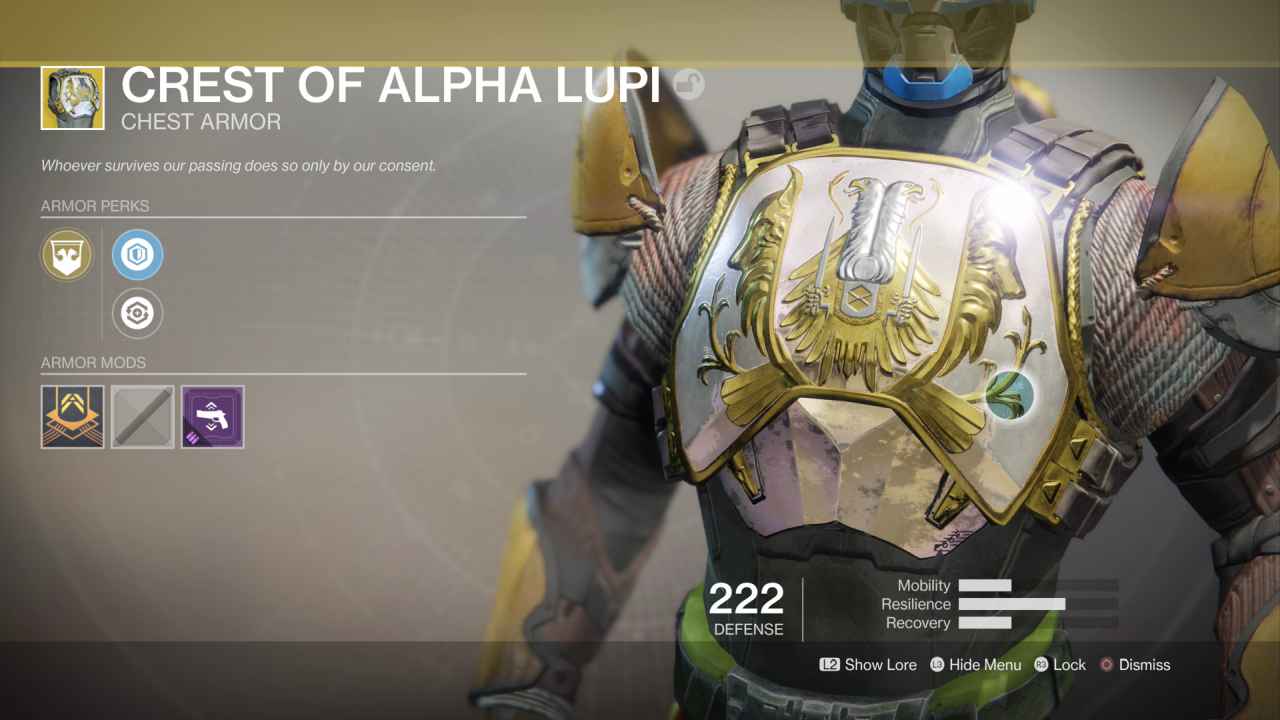Select the Crest of Alpha Lupi exotic perk icon

[66, 254]
